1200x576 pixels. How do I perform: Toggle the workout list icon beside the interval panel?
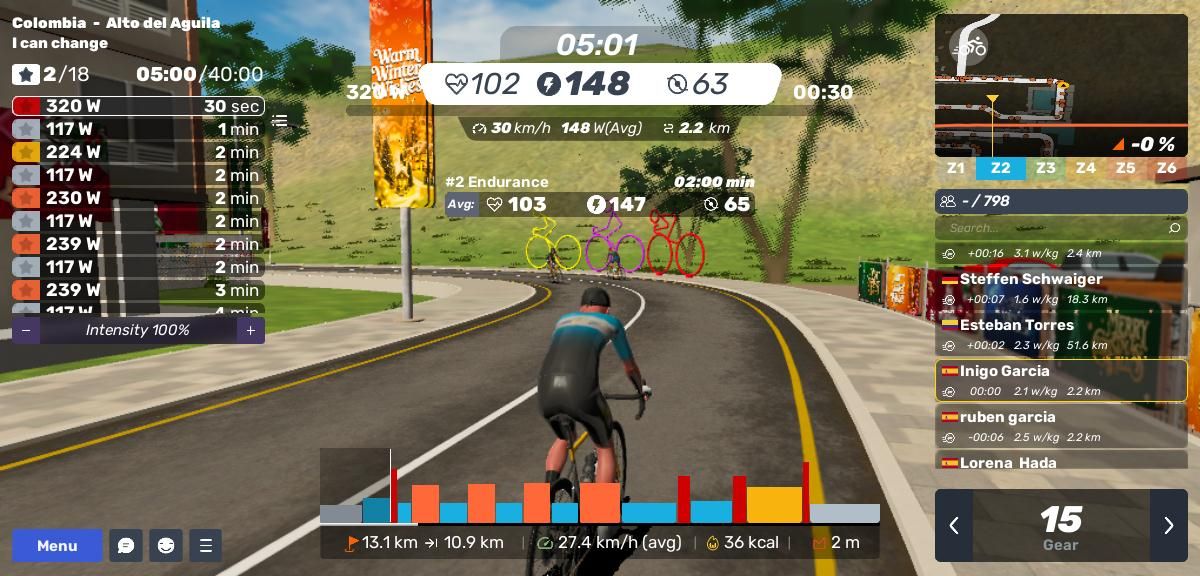coord(280,121)
